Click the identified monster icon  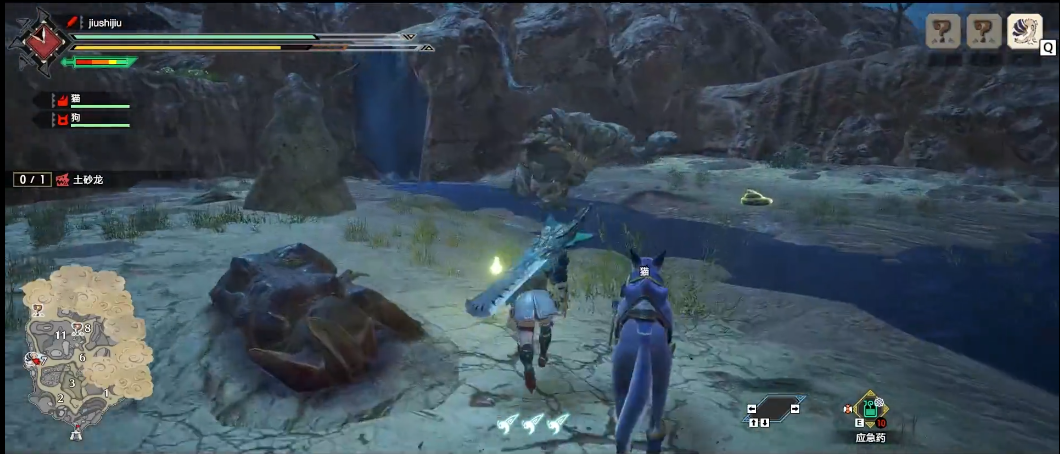pyautogui.click(x=1024, y=30)
